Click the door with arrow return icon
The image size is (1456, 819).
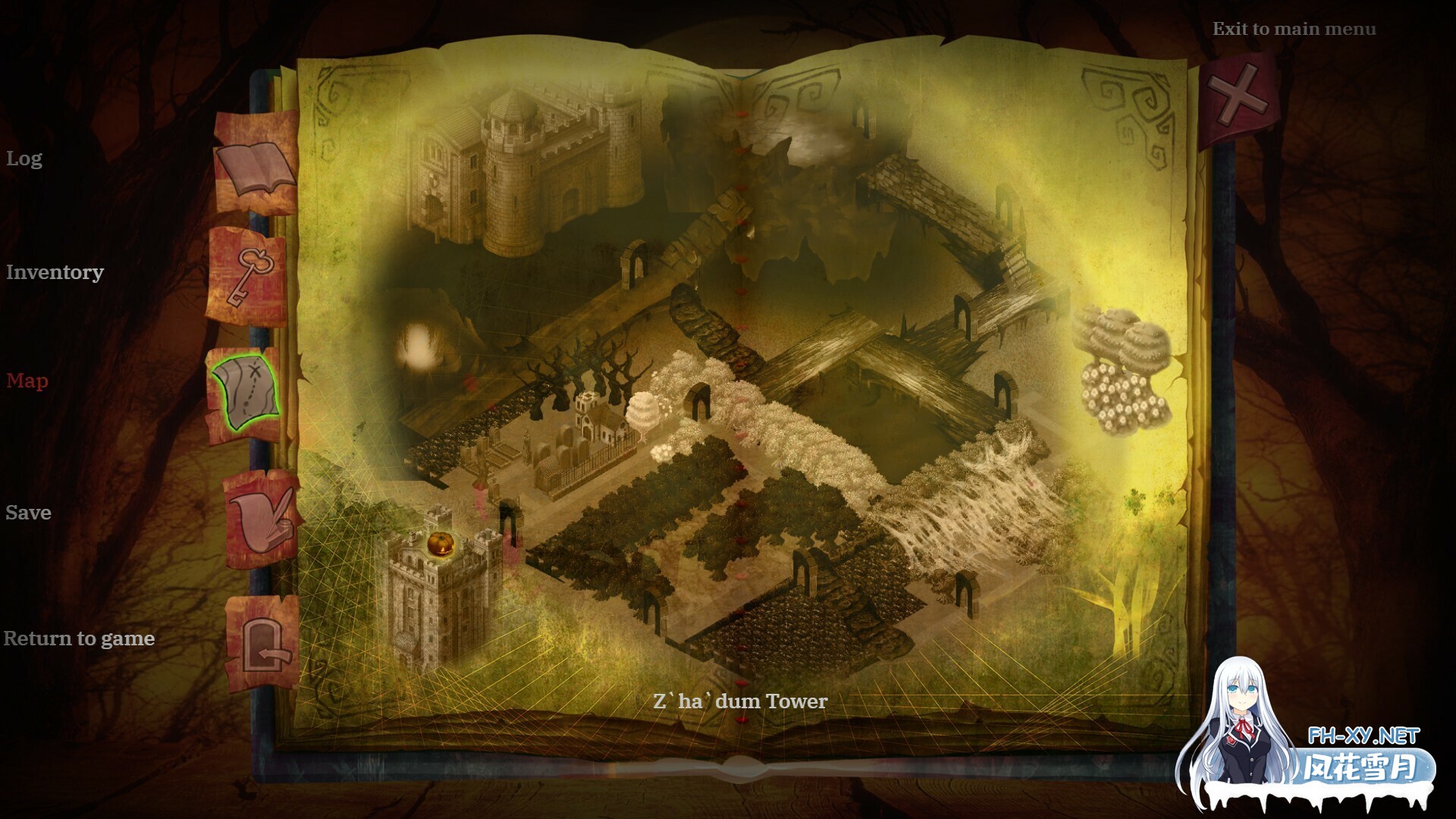pos(263,644)
